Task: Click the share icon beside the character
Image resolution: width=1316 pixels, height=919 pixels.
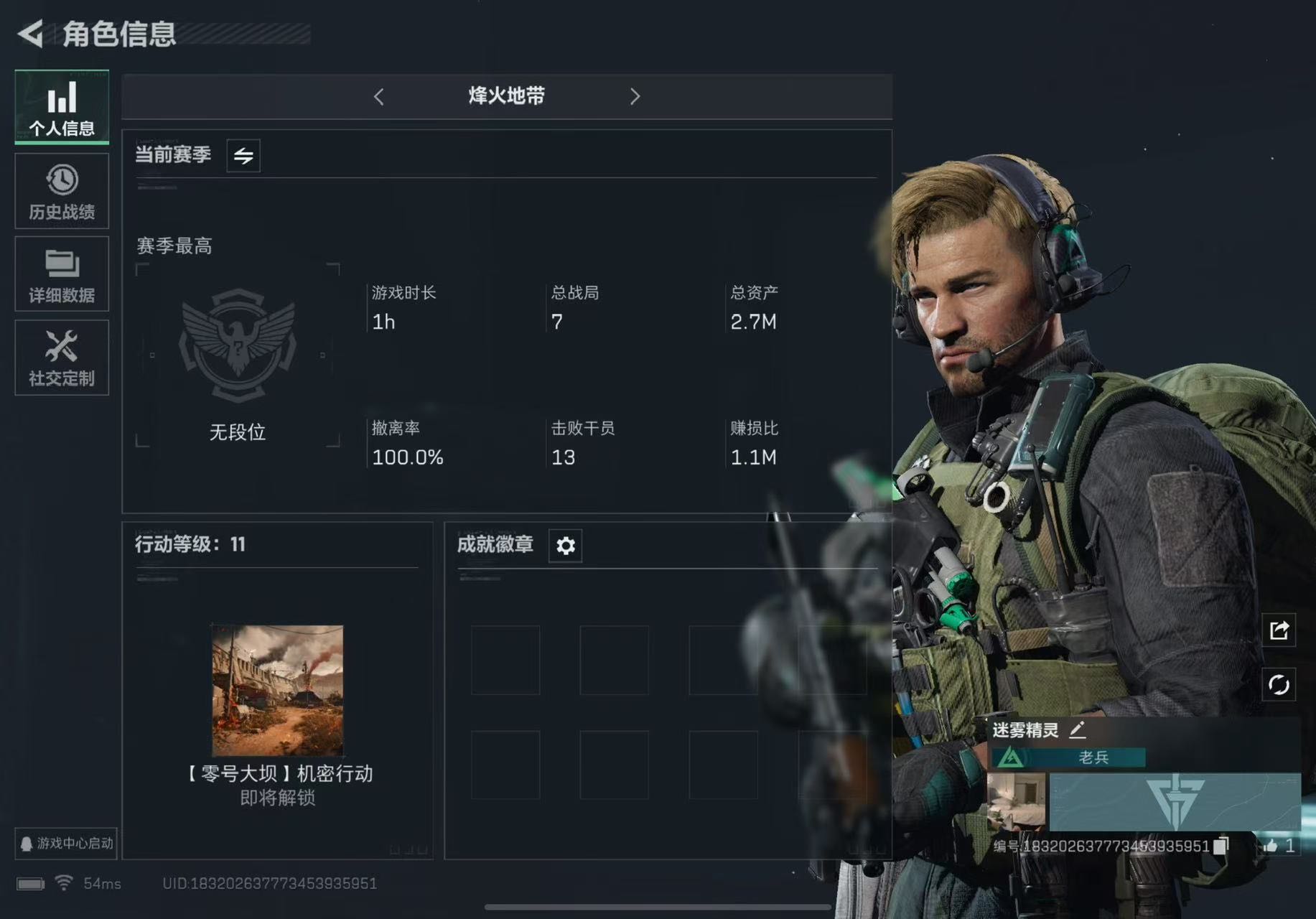Action: point(1279,630)
